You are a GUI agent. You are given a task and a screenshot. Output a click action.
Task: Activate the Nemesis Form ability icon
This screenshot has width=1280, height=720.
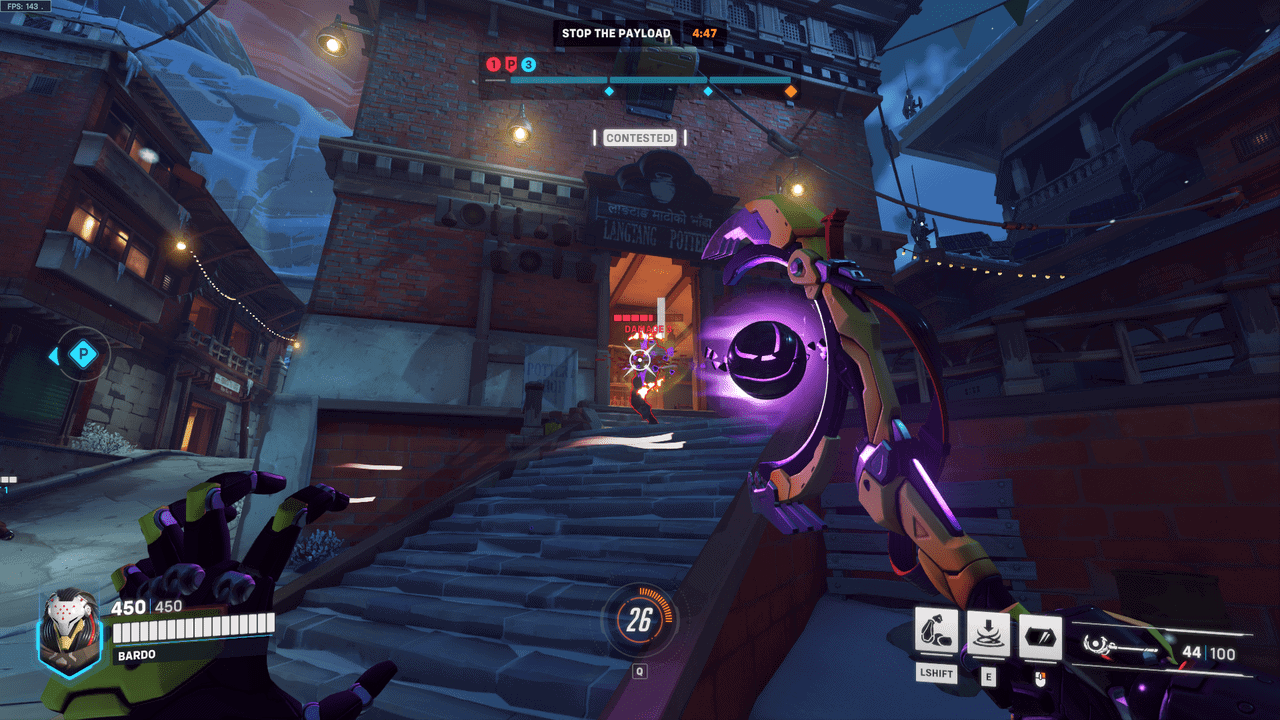tap(937, 634)
